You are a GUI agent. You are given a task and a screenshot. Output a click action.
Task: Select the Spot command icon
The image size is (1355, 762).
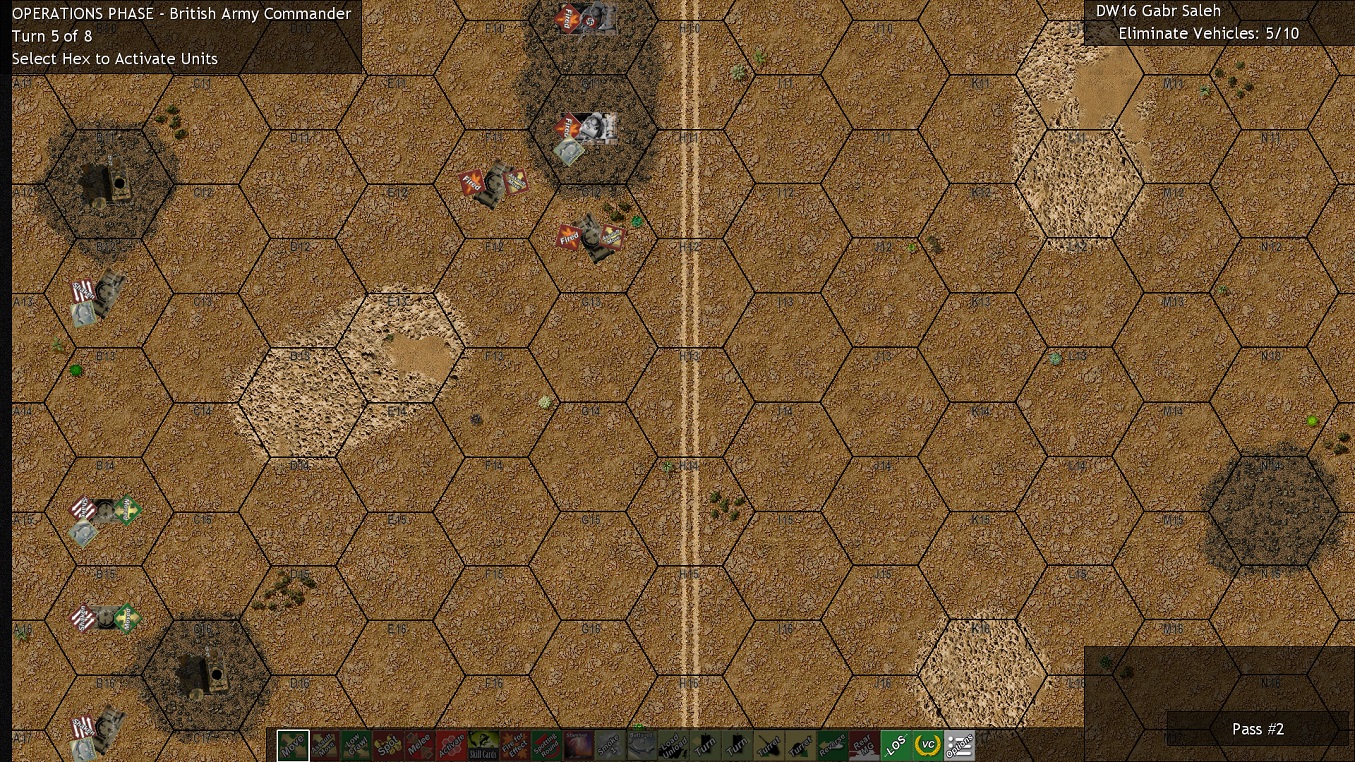(x=388, y=744)
